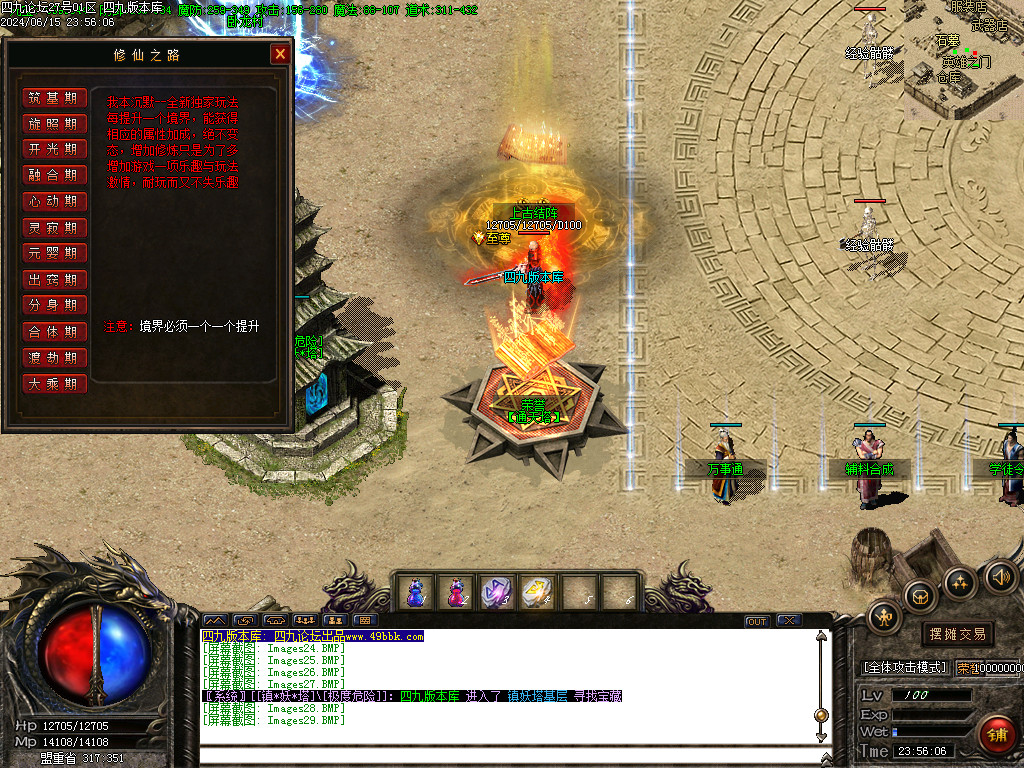Select the final 大乘期 realm button
Screen dimensions: 1024x768
point(54,383)
